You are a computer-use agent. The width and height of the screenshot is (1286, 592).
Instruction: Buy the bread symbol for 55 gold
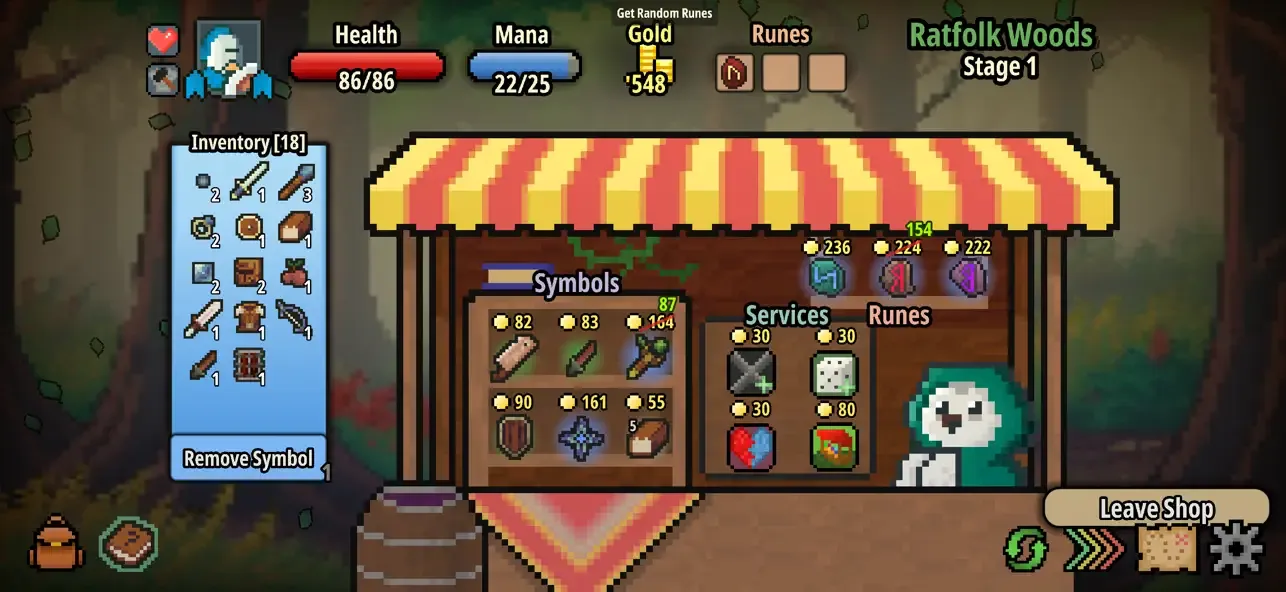pos(648,437)
